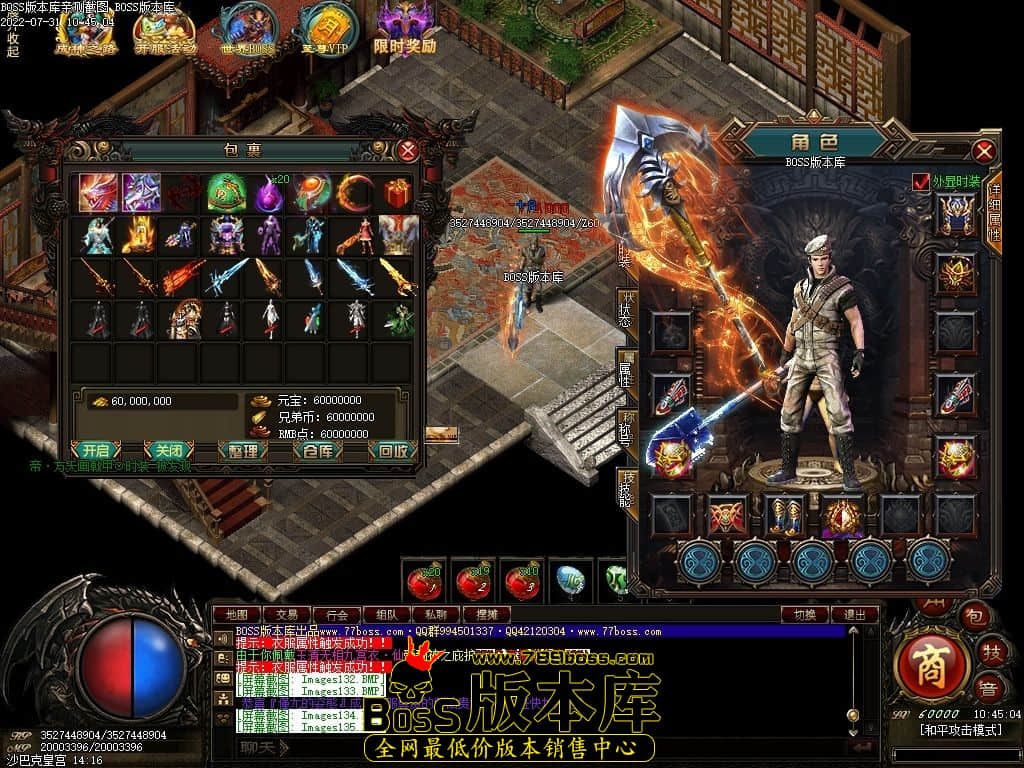Toggle the 外显时装 checkbox
This screenshot has width=1024, height=768.
[x=921, y=181]
